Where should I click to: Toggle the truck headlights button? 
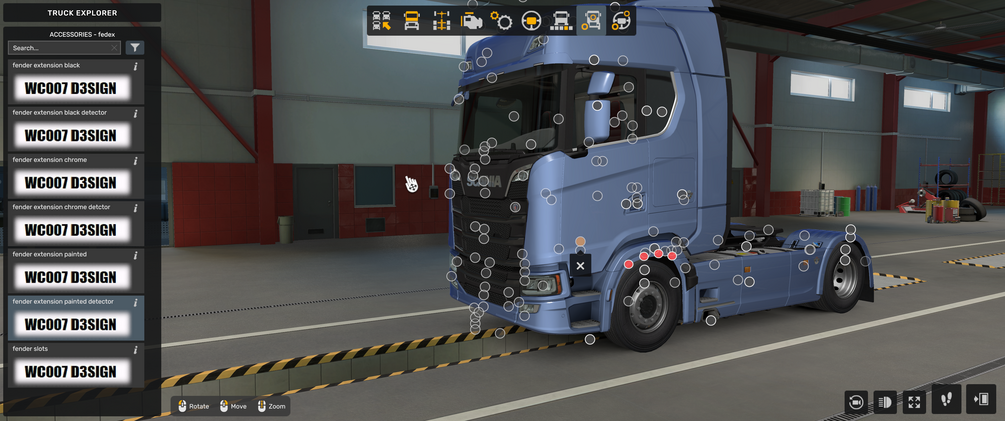click(x=885, y=401)
